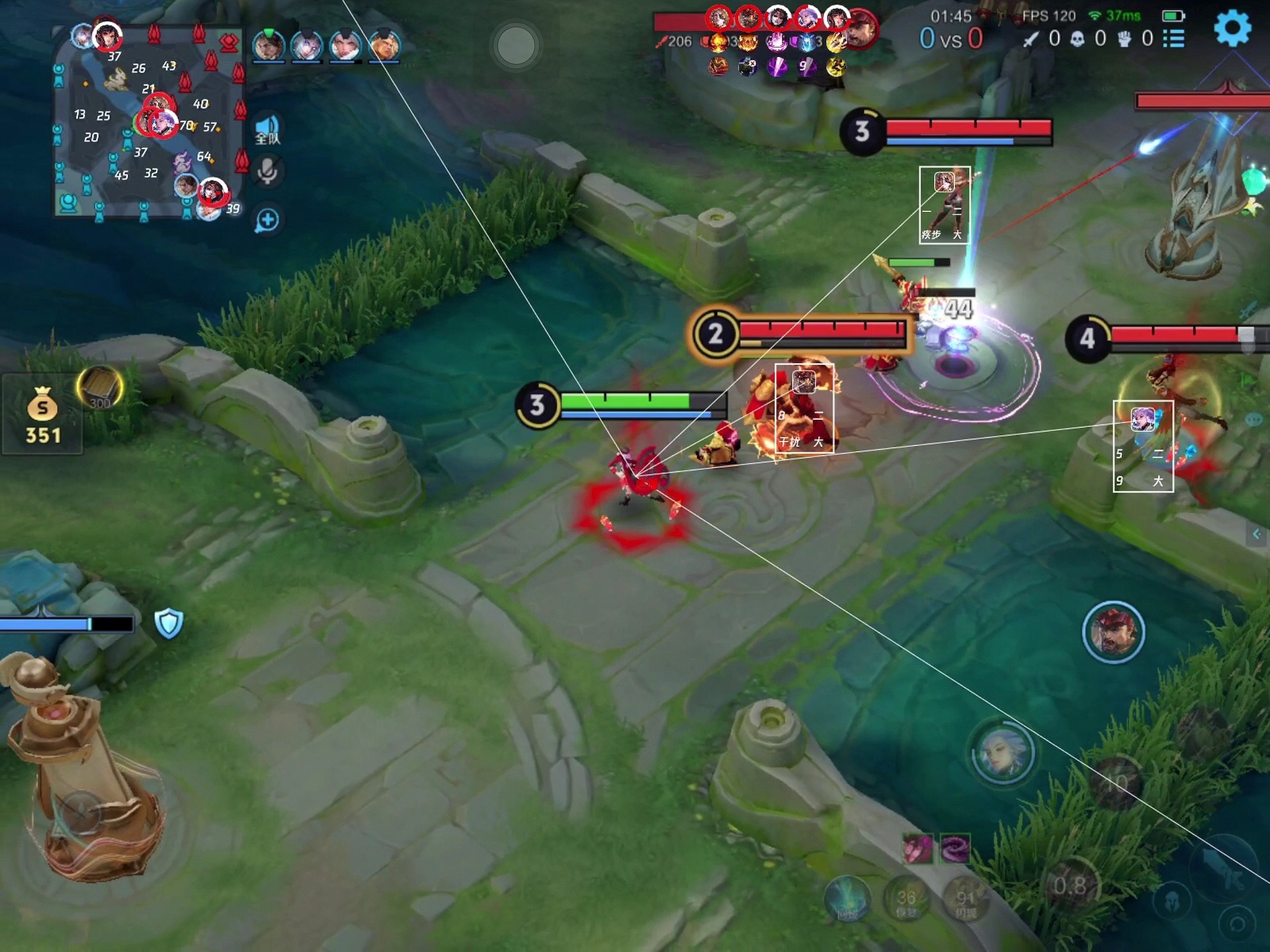The width and height of the screenshot is (1270, 952).
Task: Buy the recommended 300-gold item
Action: click(100, 387)
